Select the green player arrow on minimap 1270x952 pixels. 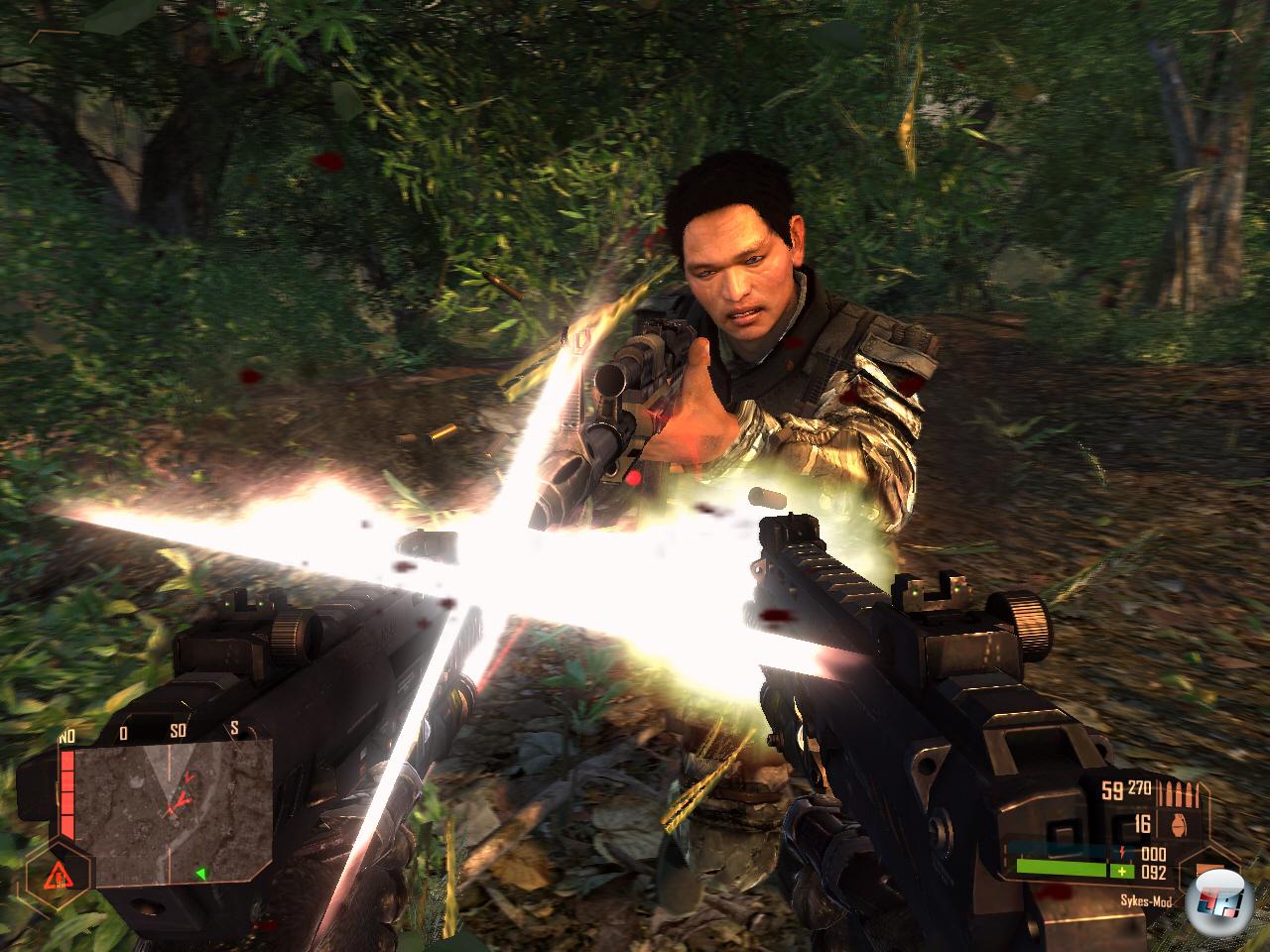(200, 873)
